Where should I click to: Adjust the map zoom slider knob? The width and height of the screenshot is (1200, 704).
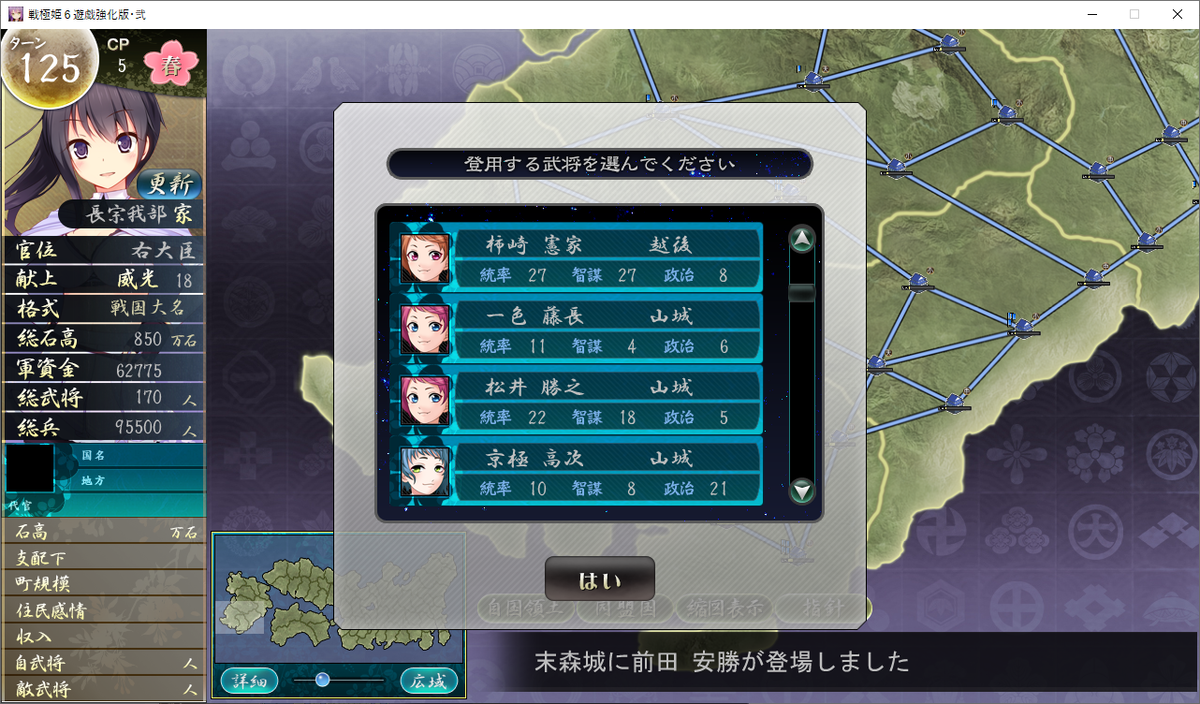pos(322,680)
